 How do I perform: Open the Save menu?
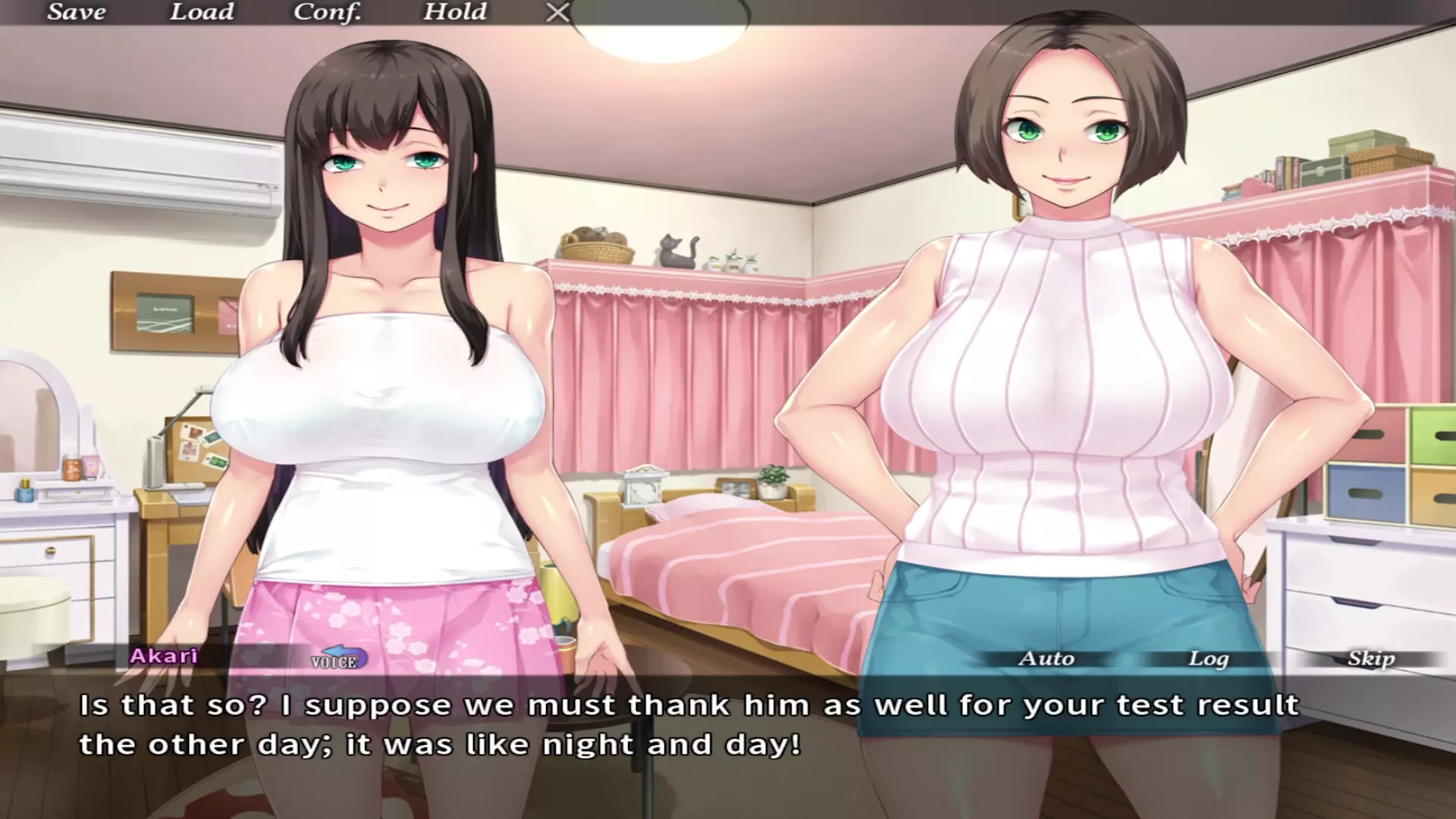[x=77, y=12]
